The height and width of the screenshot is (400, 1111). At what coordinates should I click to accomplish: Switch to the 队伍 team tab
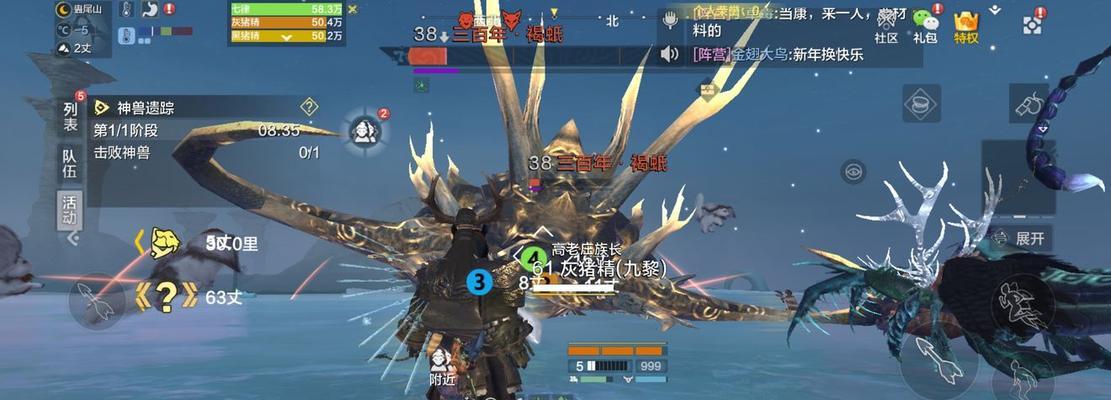click(x=70, y=164)
